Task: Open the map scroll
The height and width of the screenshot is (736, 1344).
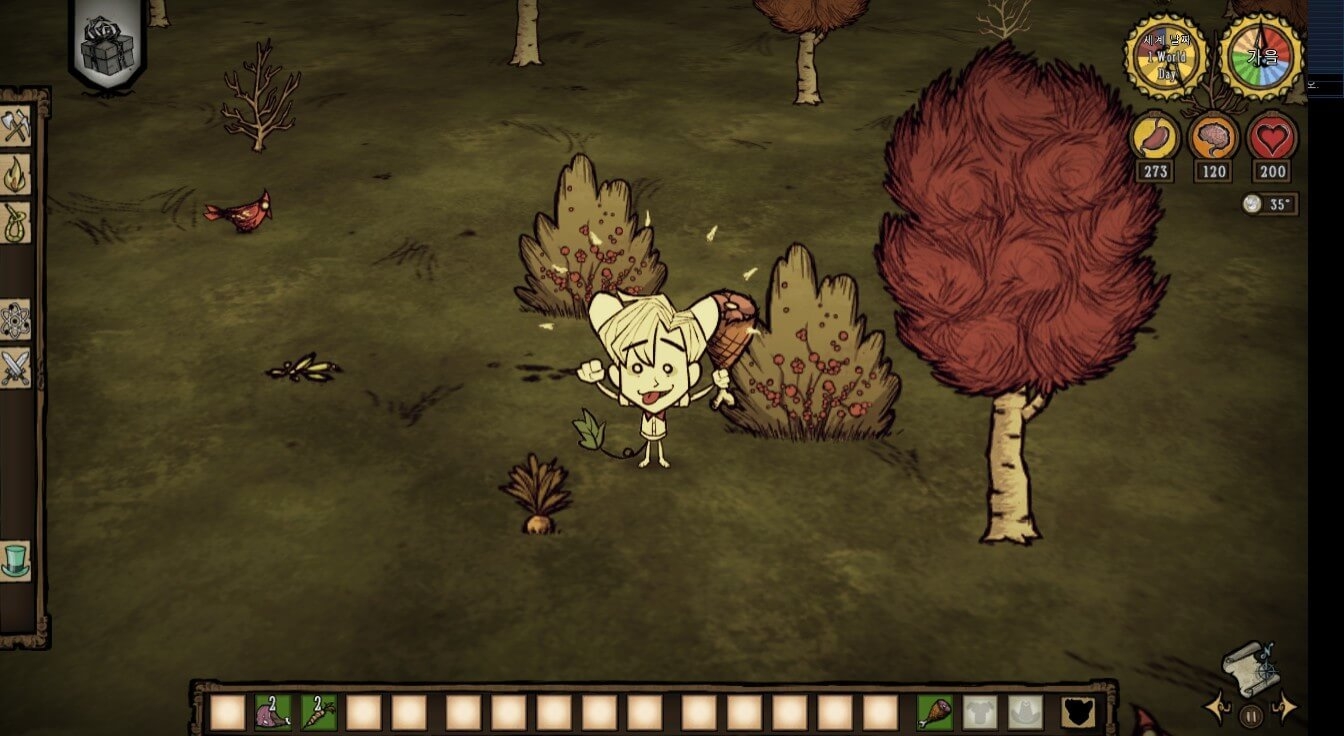Action: click(x=1250, y=668)
